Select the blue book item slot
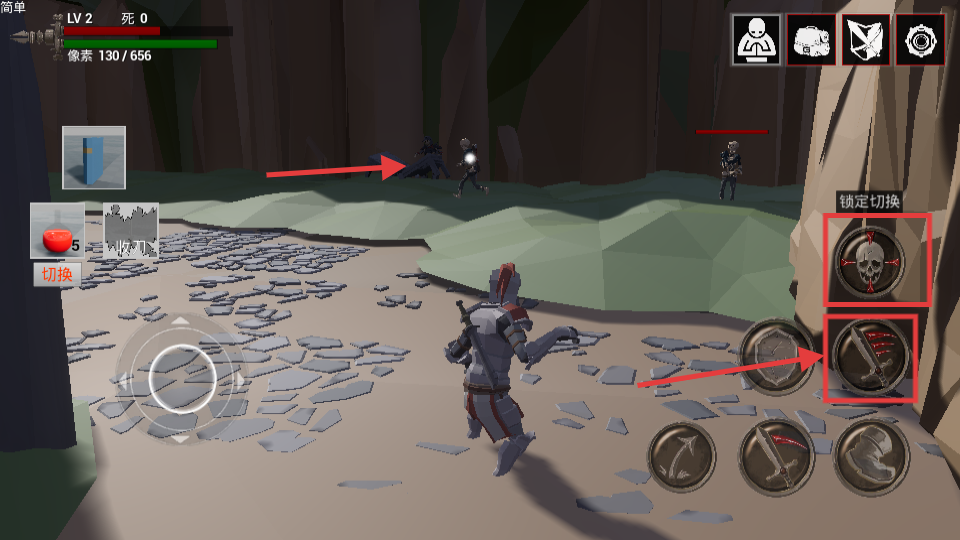960x540 pixels. pyautogui.click(x=94, y=158)
